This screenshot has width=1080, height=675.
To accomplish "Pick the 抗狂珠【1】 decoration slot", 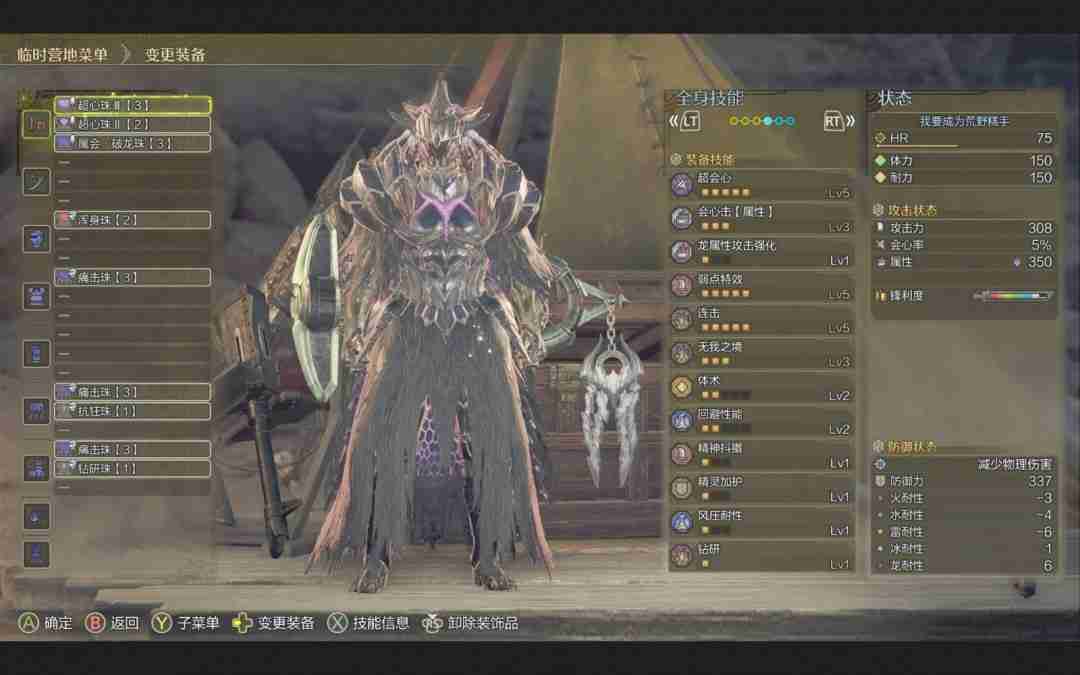I will (131, 411).
